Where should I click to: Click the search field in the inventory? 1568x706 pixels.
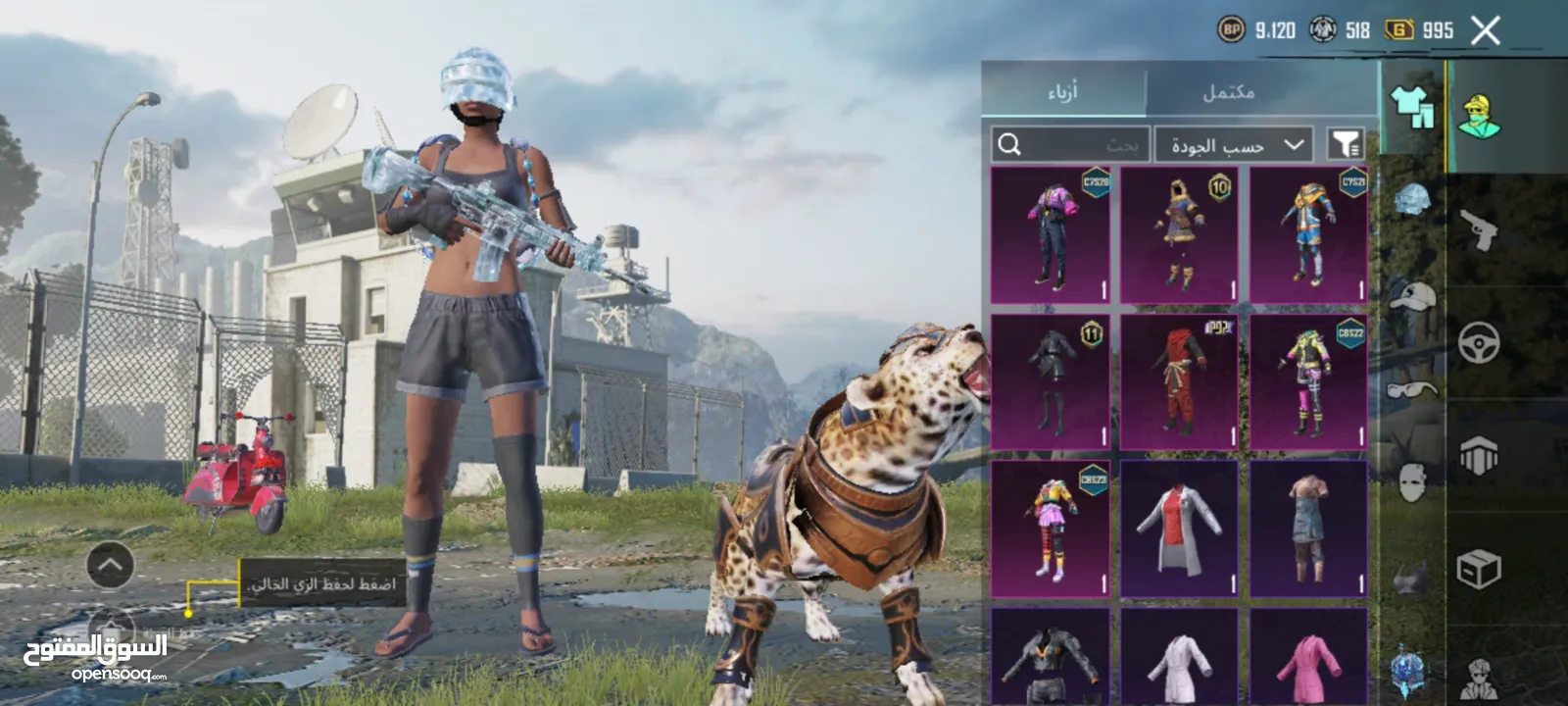[x=1069, y=145]
